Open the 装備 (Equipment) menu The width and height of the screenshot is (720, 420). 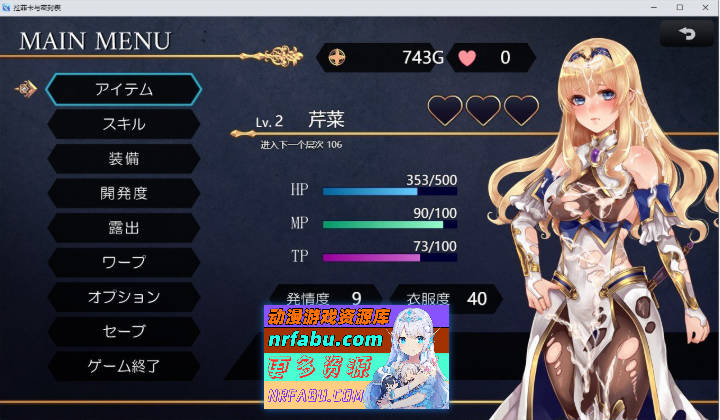click(124, 159)
